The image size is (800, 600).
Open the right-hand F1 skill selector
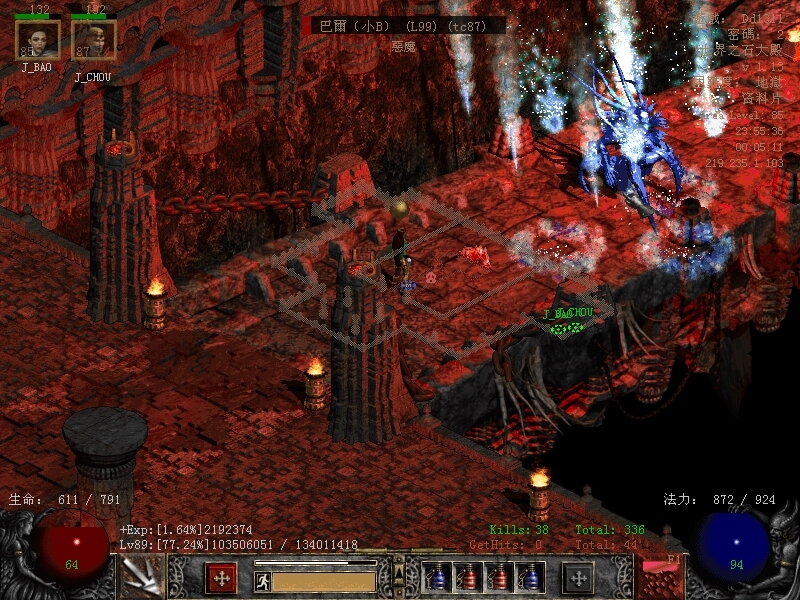tap(659, 577)
